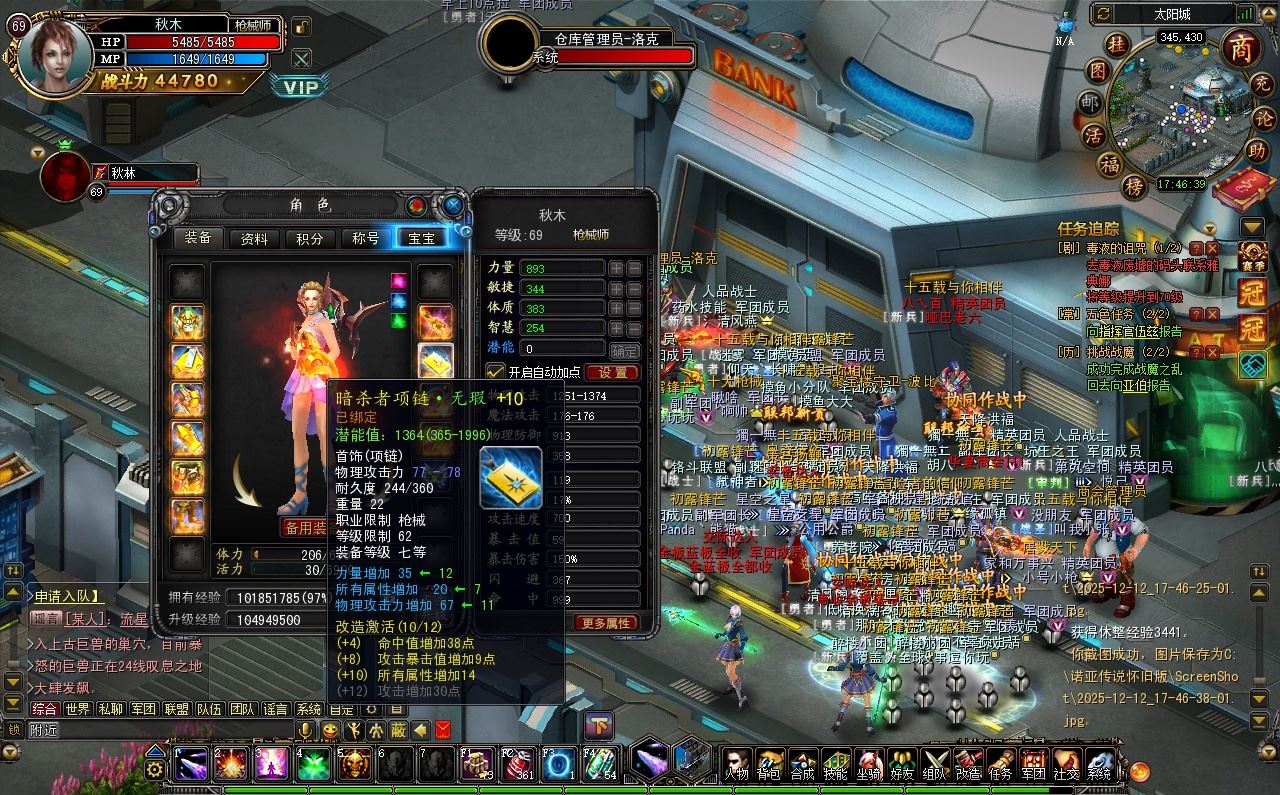Open the 商 shop button by minimap

(1240, 48)
